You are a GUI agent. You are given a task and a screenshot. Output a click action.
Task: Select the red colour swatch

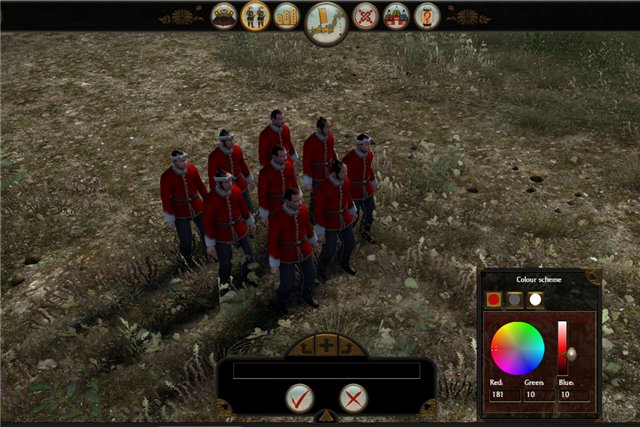pyautogui.click(x=493, y=299)
